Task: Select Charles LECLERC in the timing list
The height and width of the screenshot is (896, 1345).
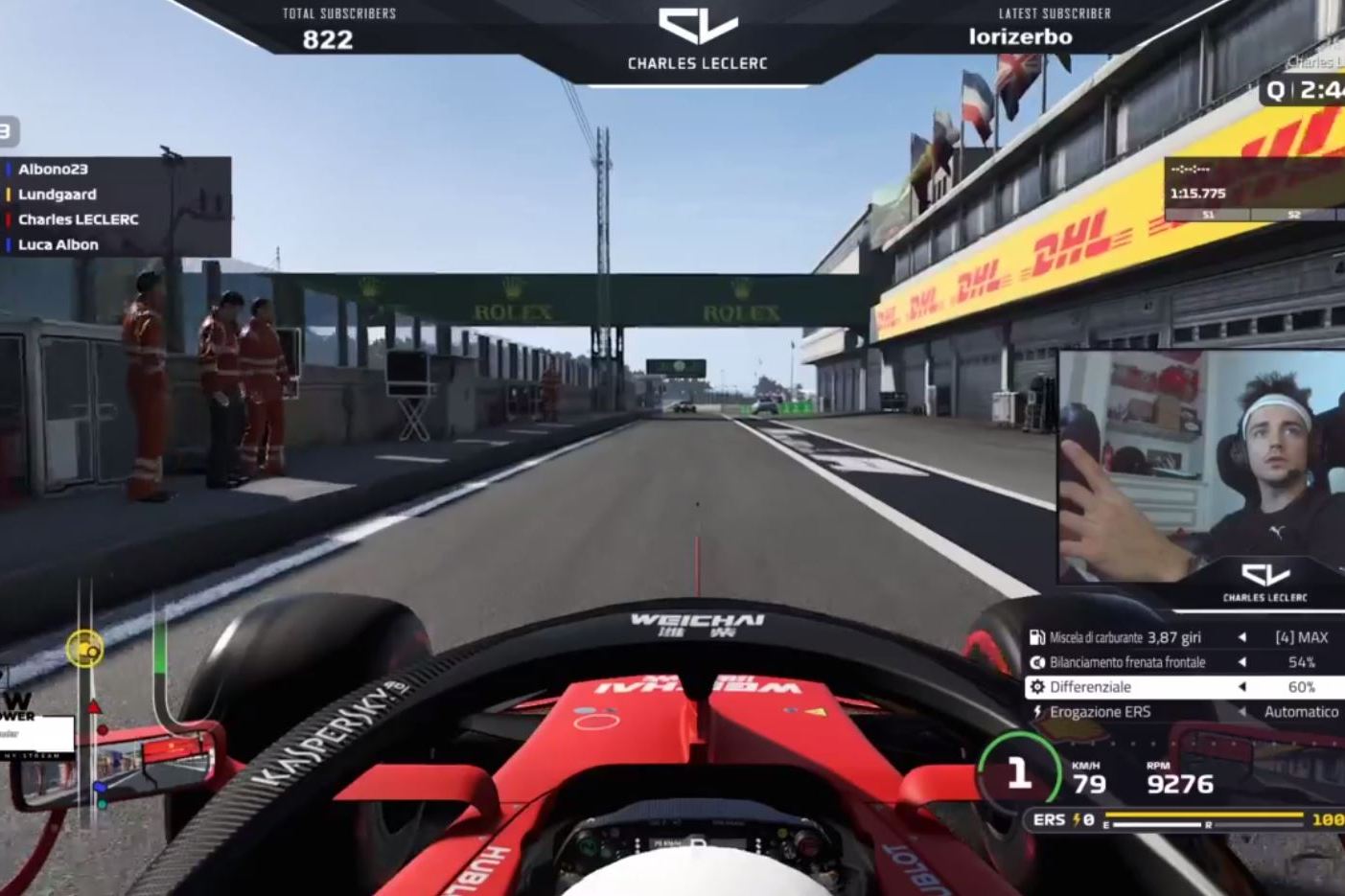Action: pos(79,219)
